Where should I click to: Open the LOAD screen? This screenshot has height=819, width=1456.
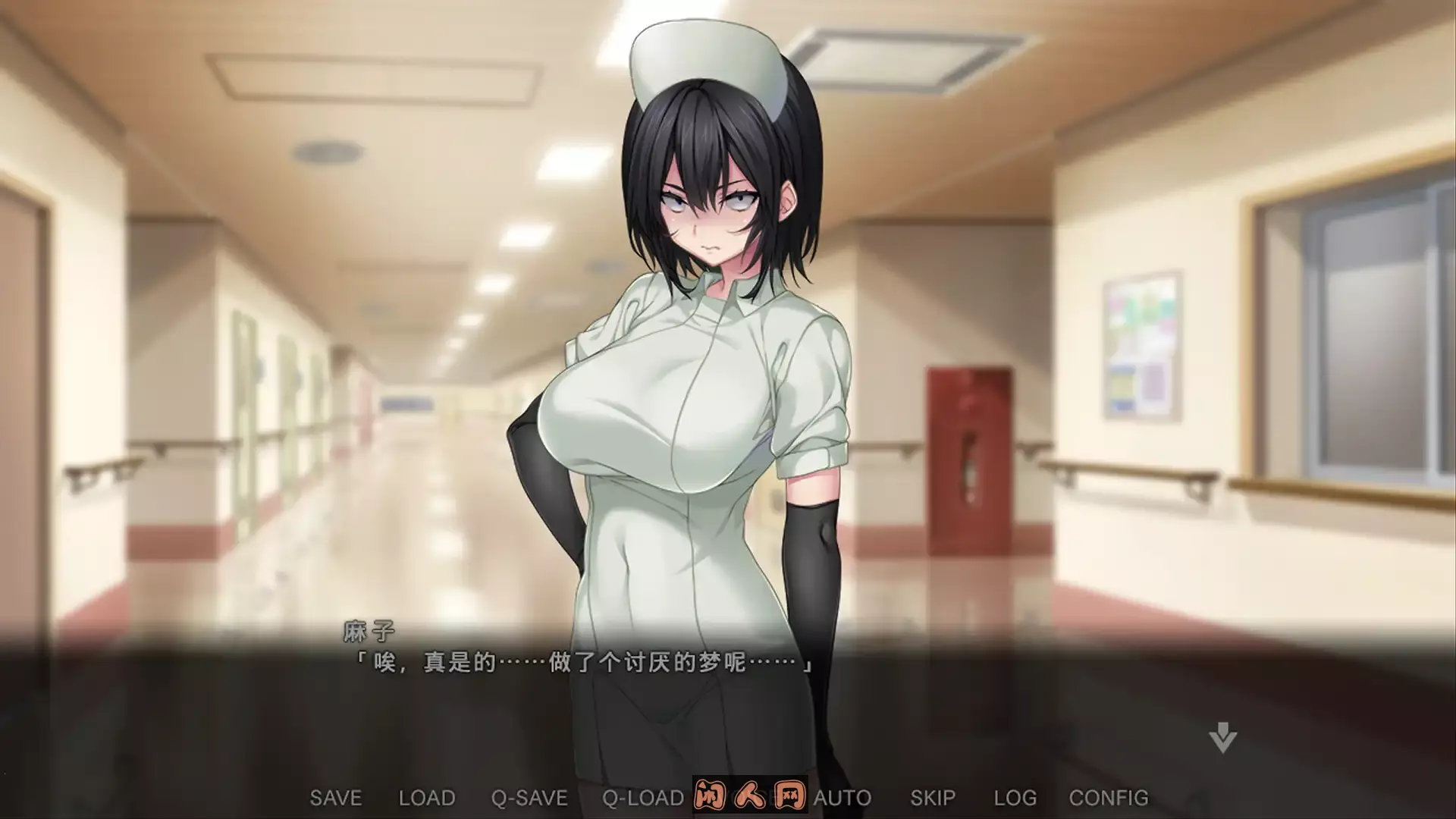point(427,798)
